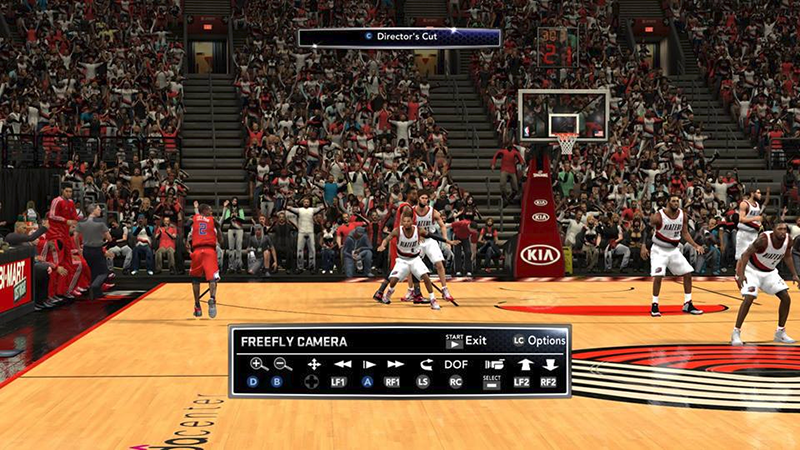Exit the Freefly Camera mode
800x450 pixels.
(465, 340)
